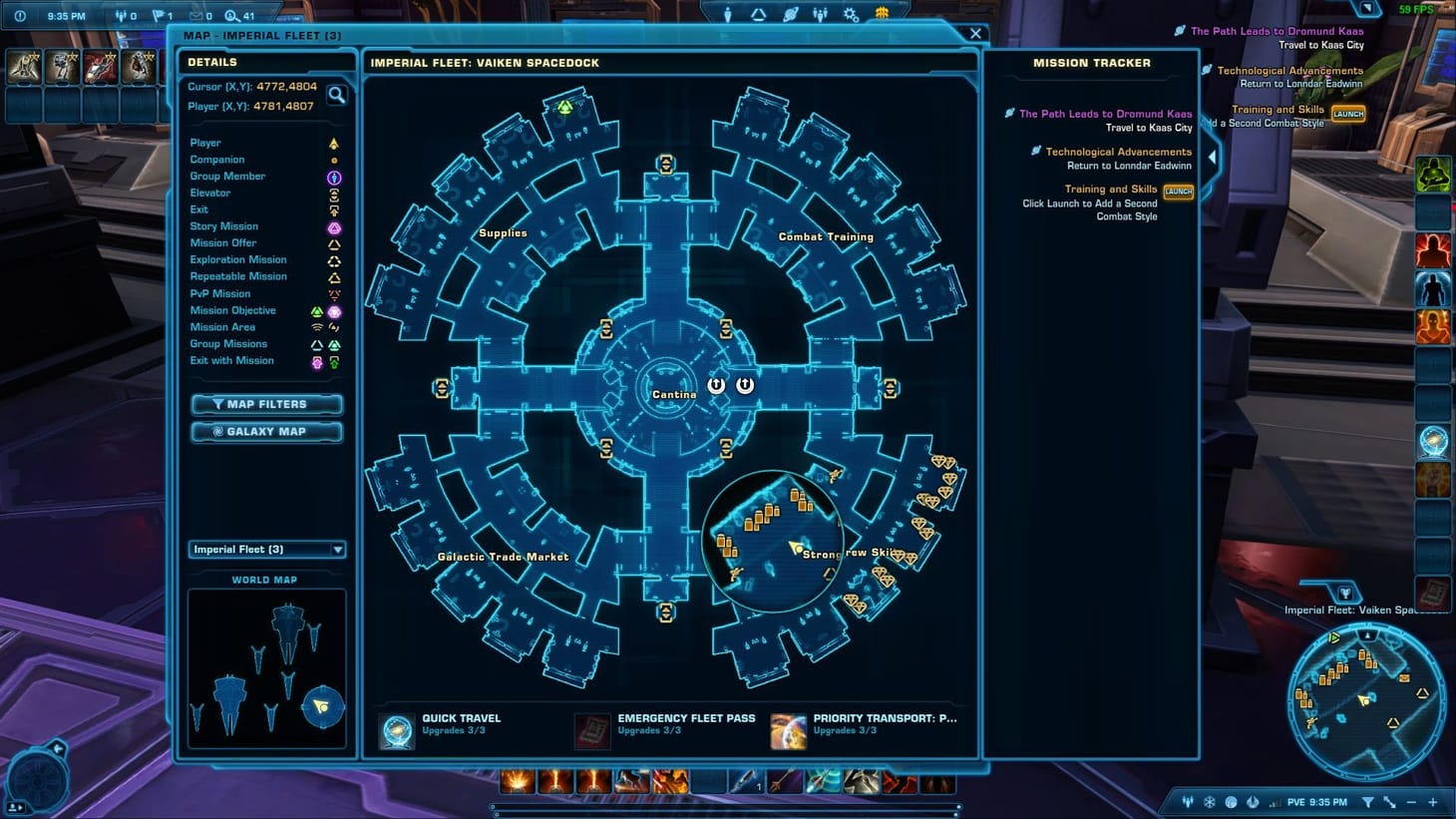This screenshot has height=819, width=1456.
Task: Open the Cartel Market gold icon
Action: pyautogui.click(x=880, y=12)
